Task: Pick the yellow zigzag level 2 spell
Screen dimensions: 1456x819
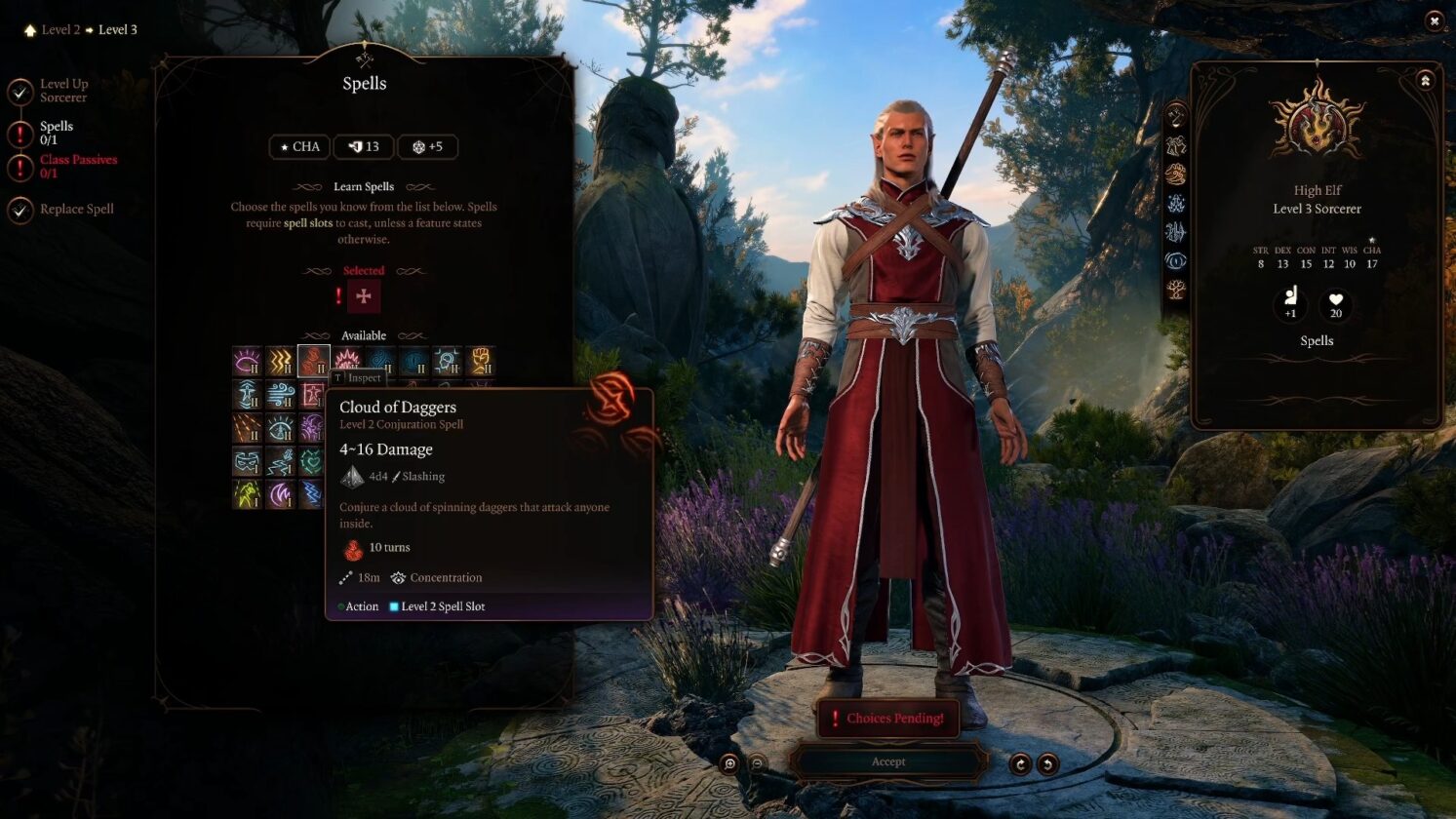Action: 280,362
